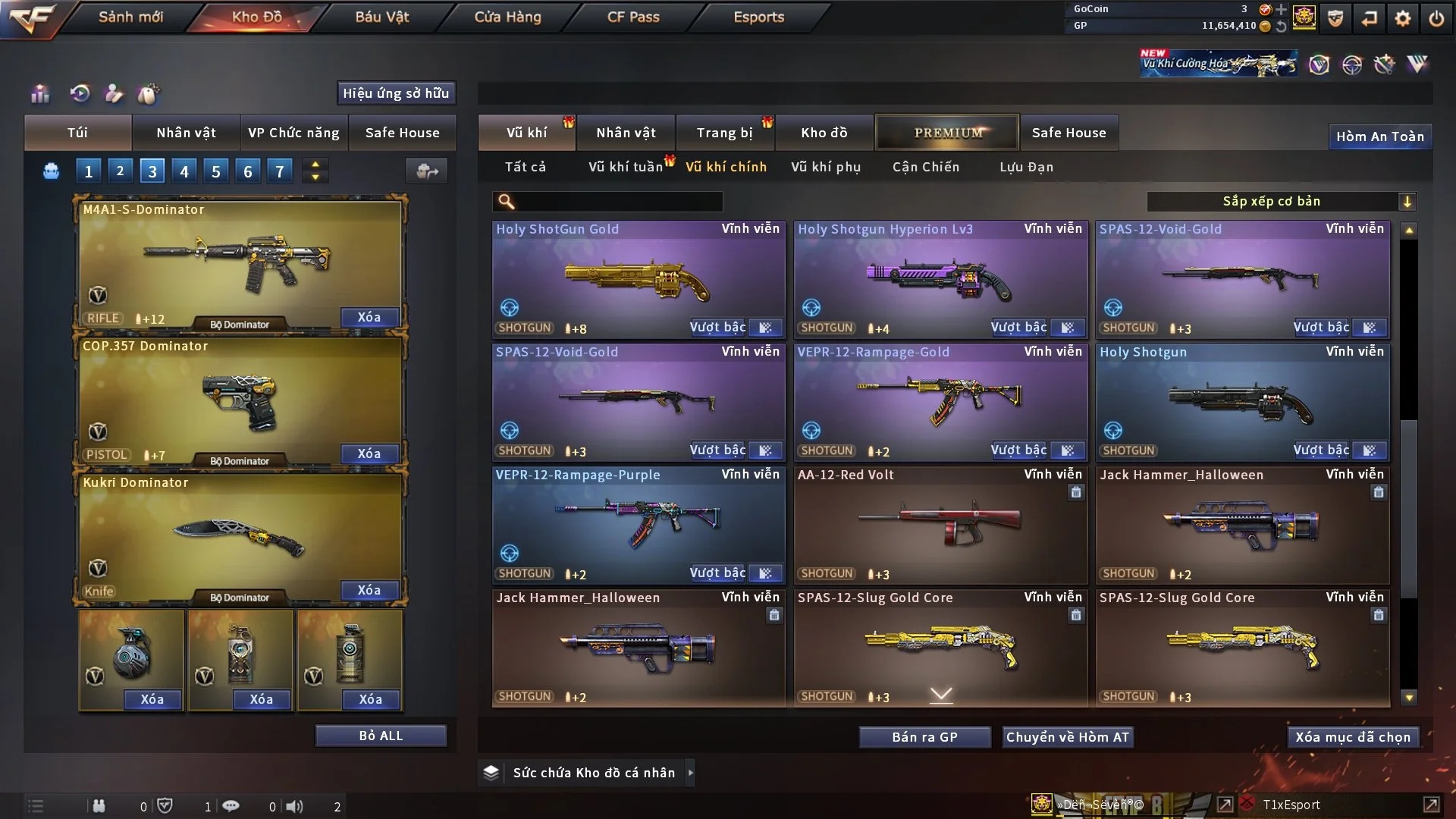Open the PREMIUM inventory tab
The width and height of the screenshot is (1456, 819).
point(947,133)
